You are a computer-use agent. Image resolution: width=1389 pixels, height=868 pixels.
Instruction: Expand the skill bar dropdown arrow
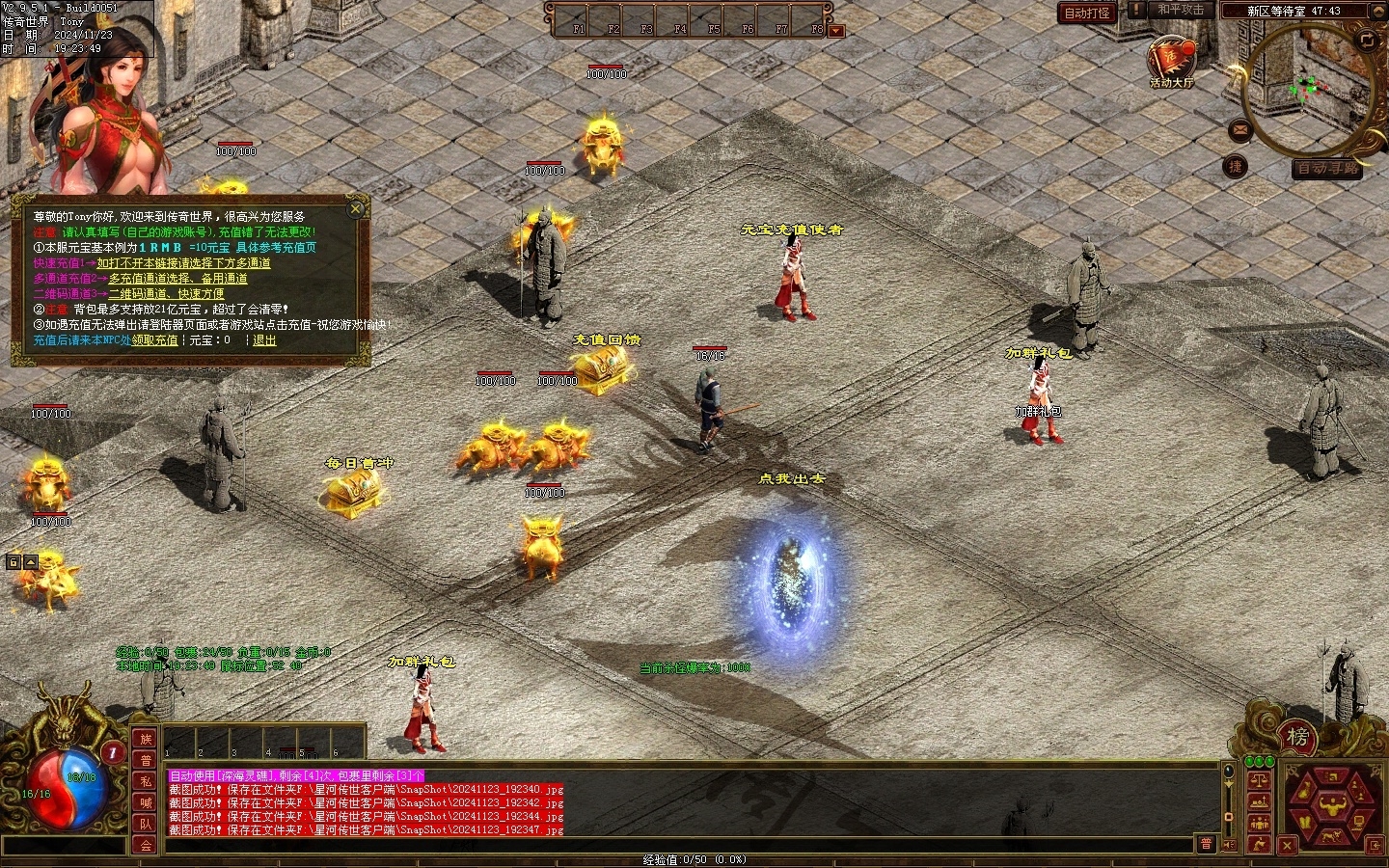coord(836,31)
